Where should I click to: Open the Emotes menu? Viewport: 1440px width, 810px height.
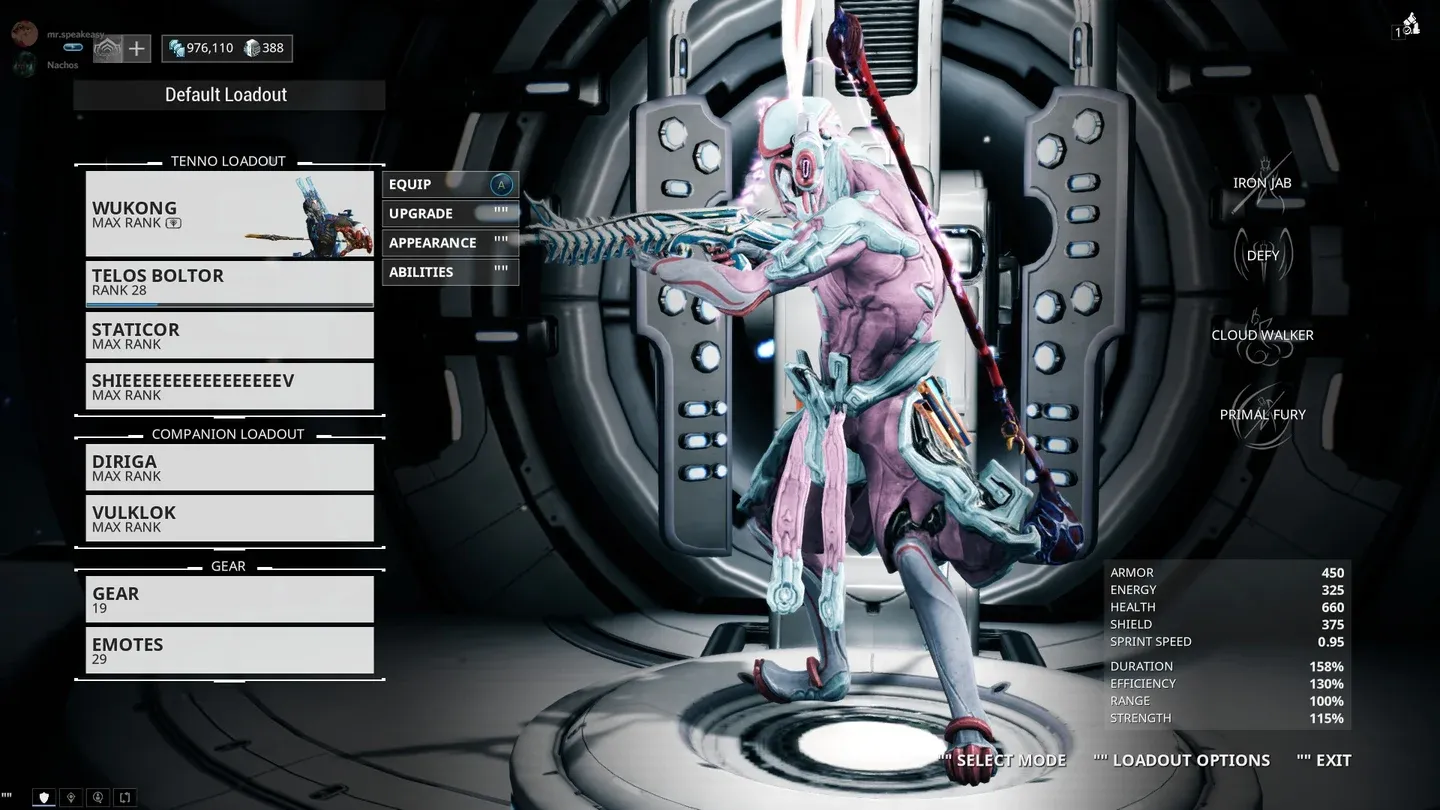click(229, 650)
